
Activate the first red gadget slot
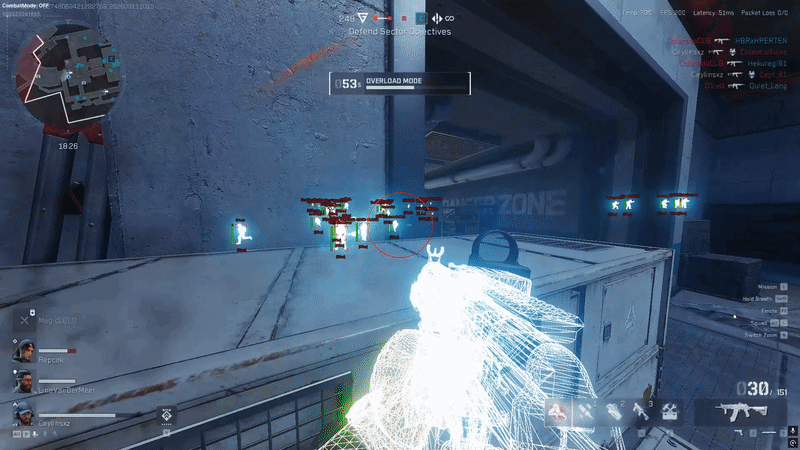click(557, 411)
